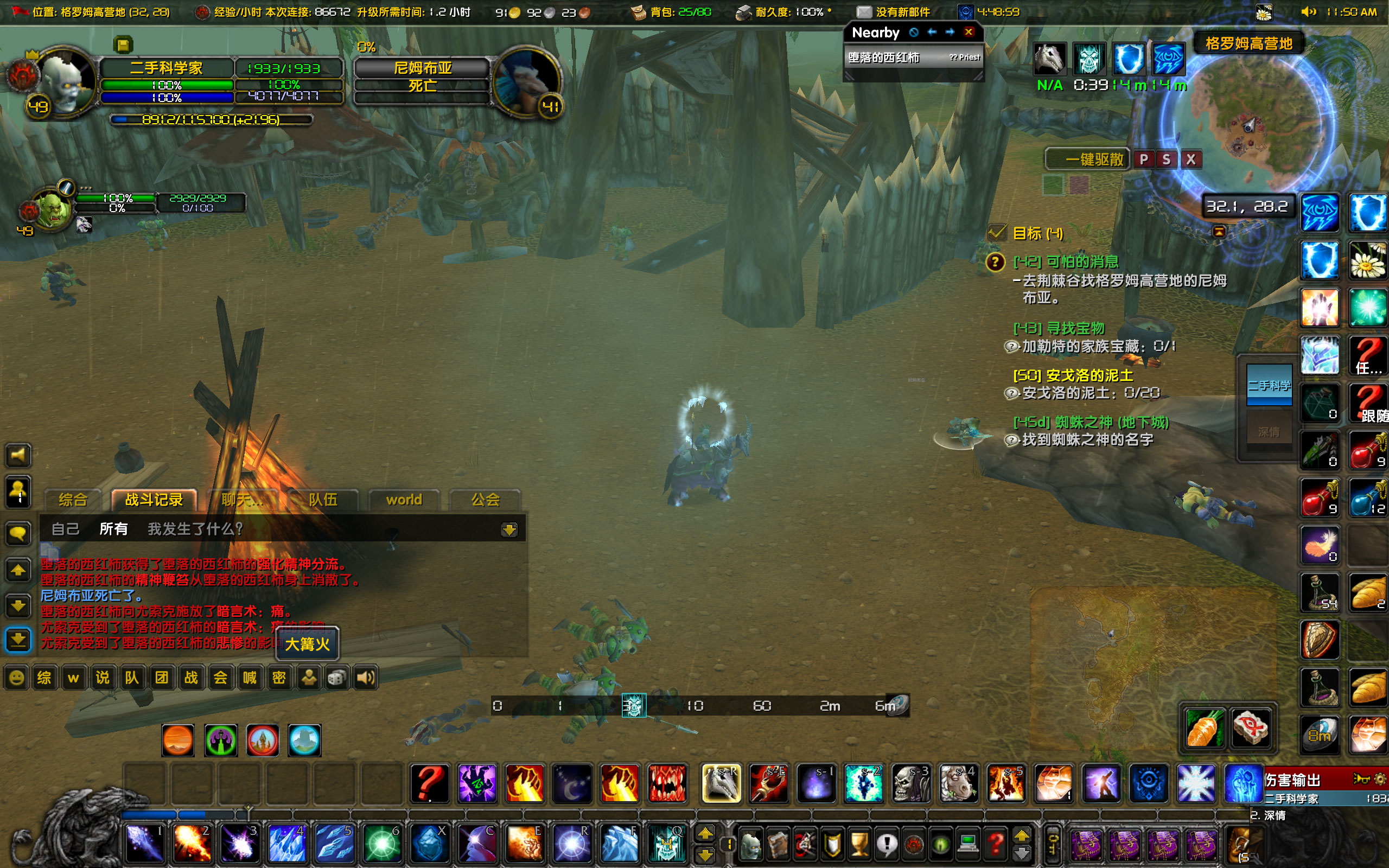Click the hearthstone icon showing 8m cooldown
This screenshot has height=868, width=1389.
pyautogui.click(x=1320, y=734)
